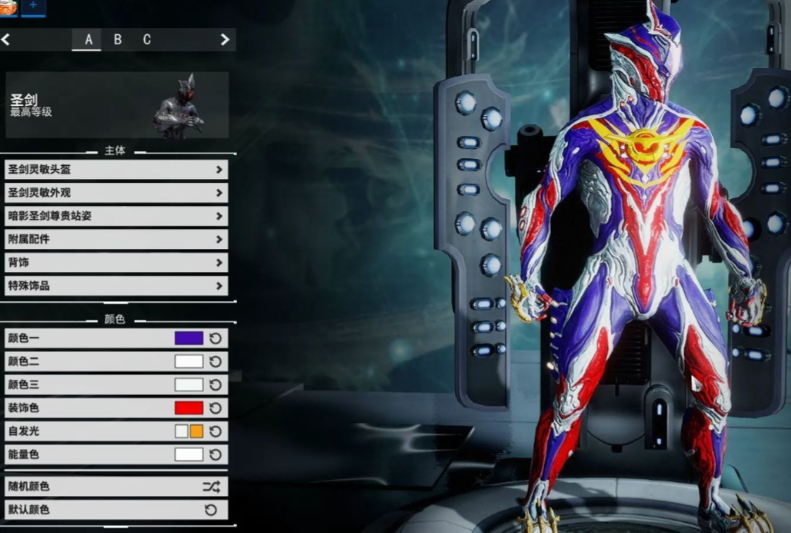
Task: Select appearance config tab C
Action: pyautogui.click(x=147, y=40)
